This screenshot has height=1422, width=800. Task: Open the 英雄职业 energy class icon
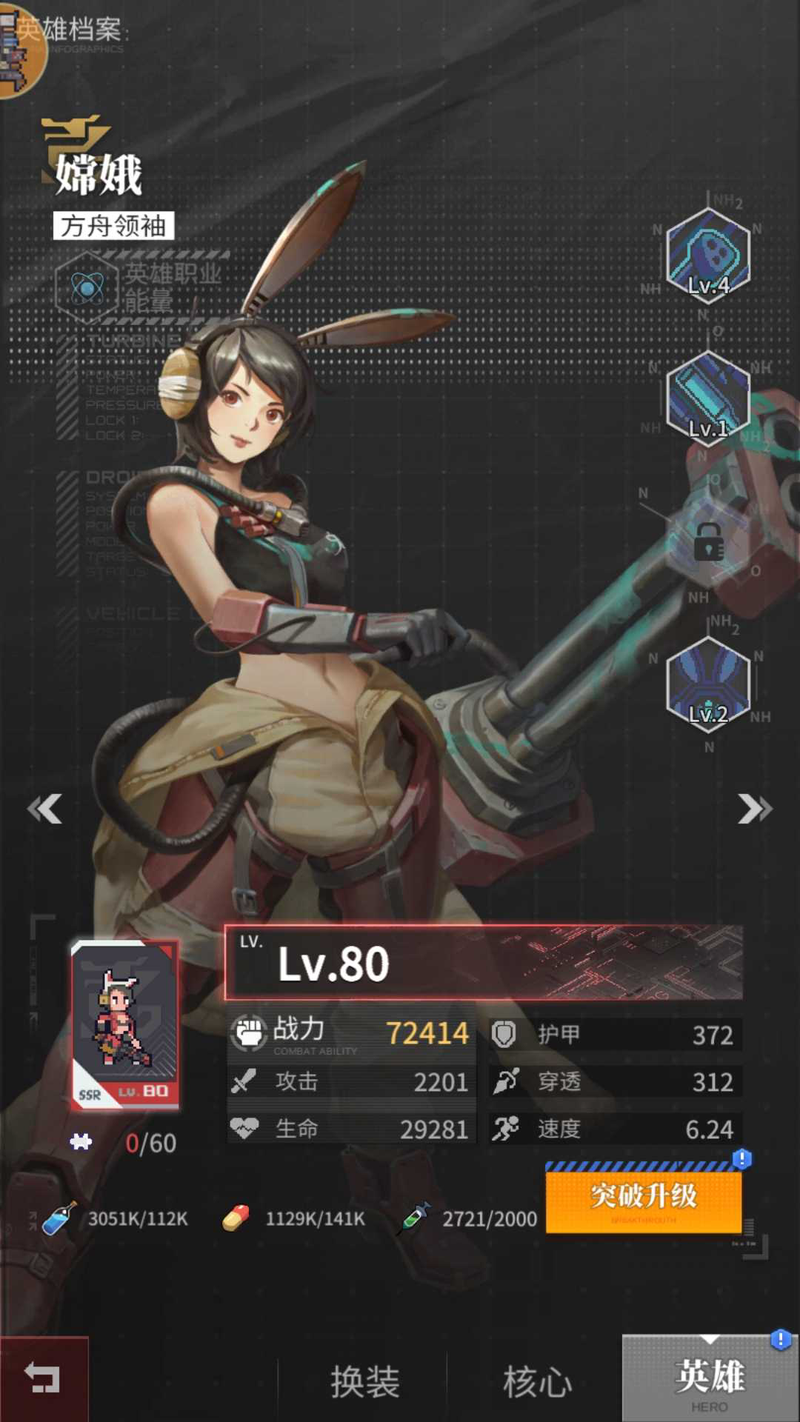[x=88, y=286]
